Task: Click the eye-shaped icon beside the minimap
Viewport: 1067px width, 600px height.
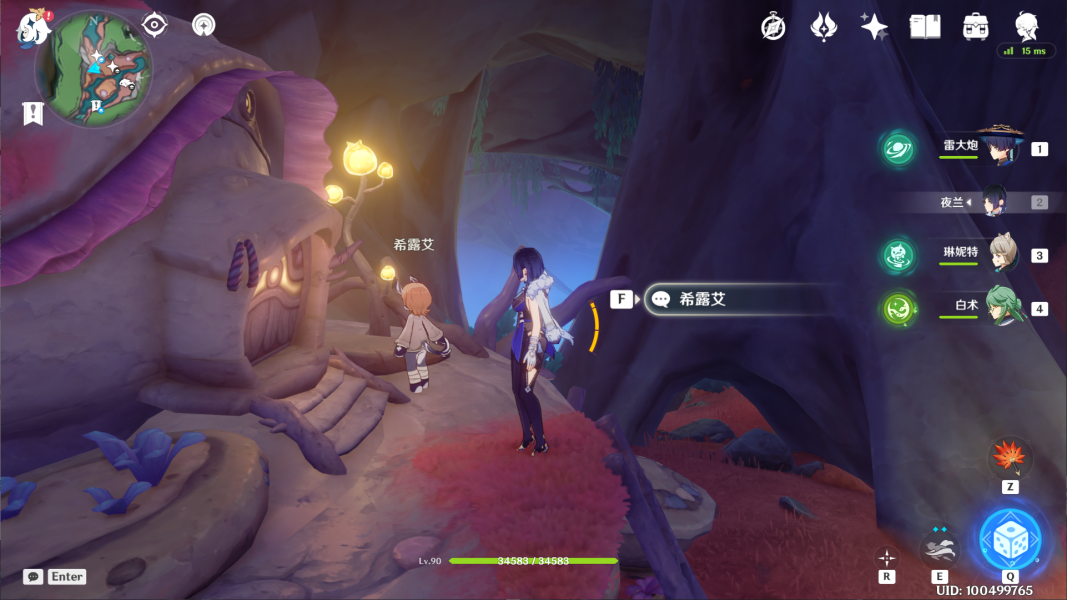Action: [154, 25]
